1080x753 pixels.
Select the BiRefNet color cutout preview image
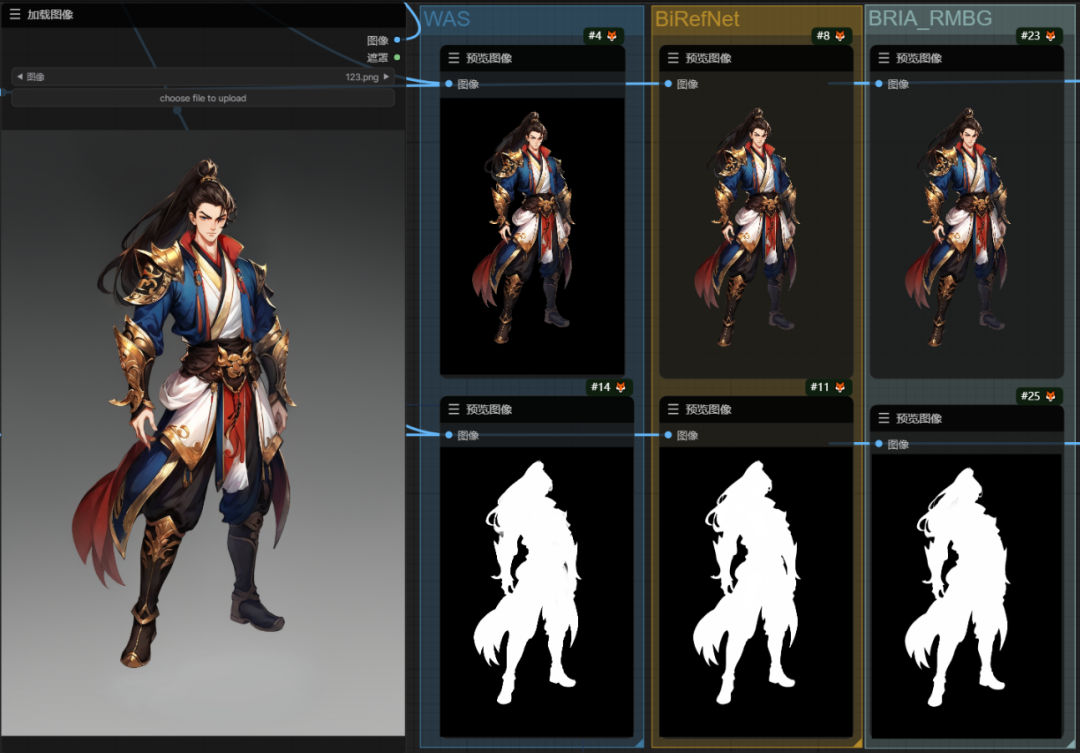(x=755, y=235)
